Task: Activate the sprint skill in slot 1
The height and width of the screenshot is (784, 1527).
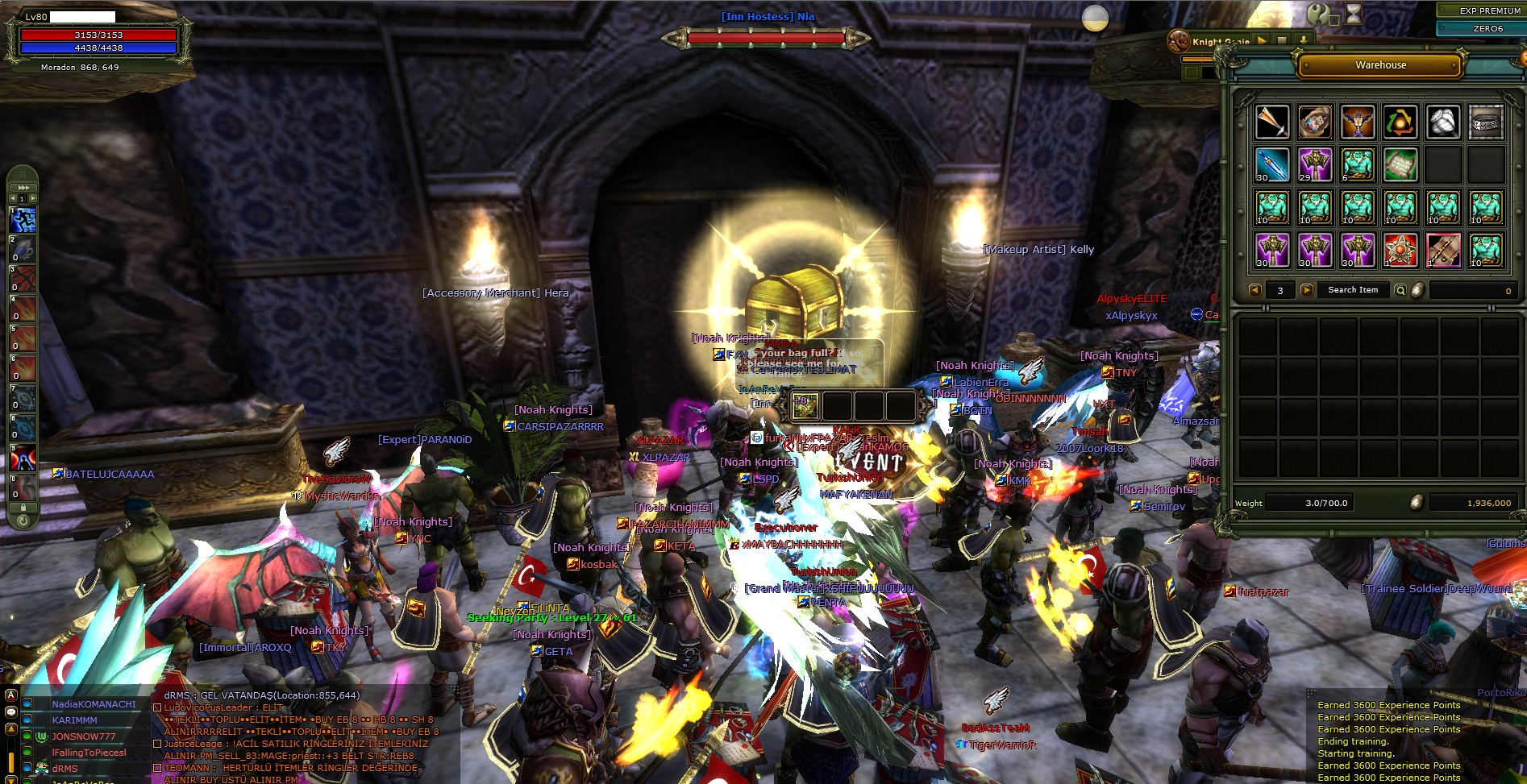Action: (x=23, y=220)
